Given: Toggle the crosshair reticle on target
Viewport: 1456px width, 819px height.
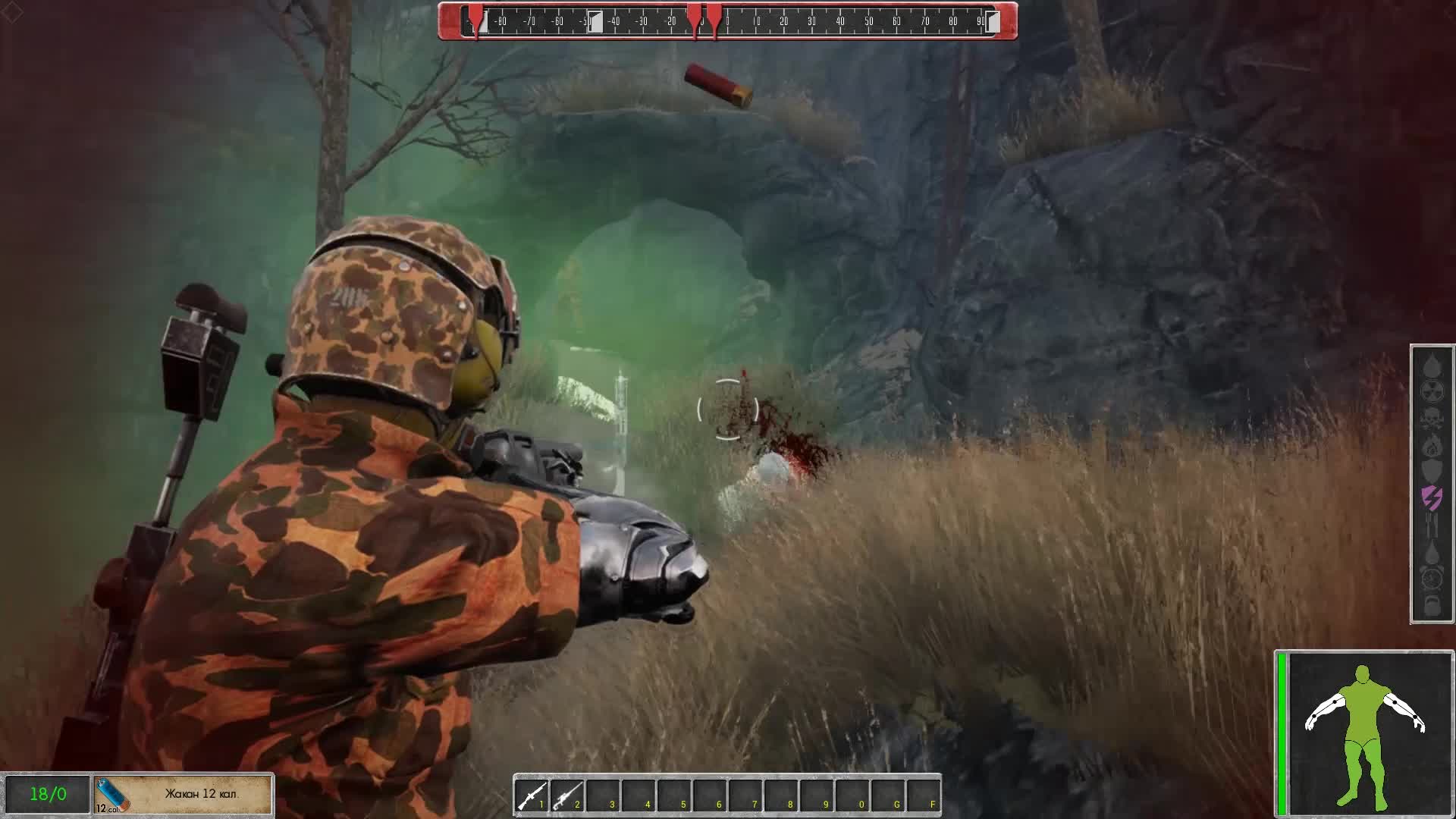Looking at the screenshot, I should (728, 409).
